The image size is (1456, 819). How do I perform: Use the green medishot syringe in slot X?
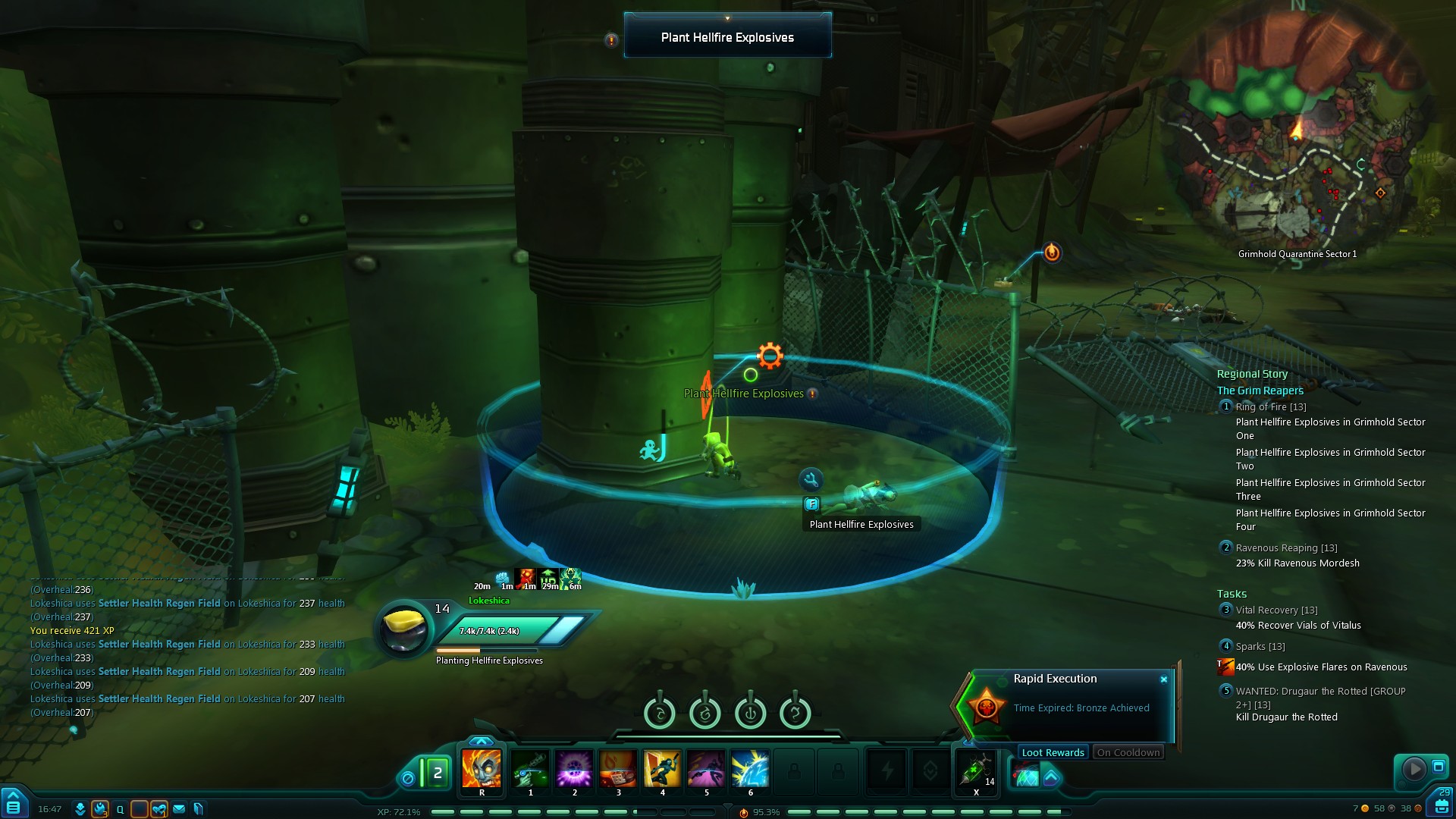pyautogui.click(x=976, y=770)
